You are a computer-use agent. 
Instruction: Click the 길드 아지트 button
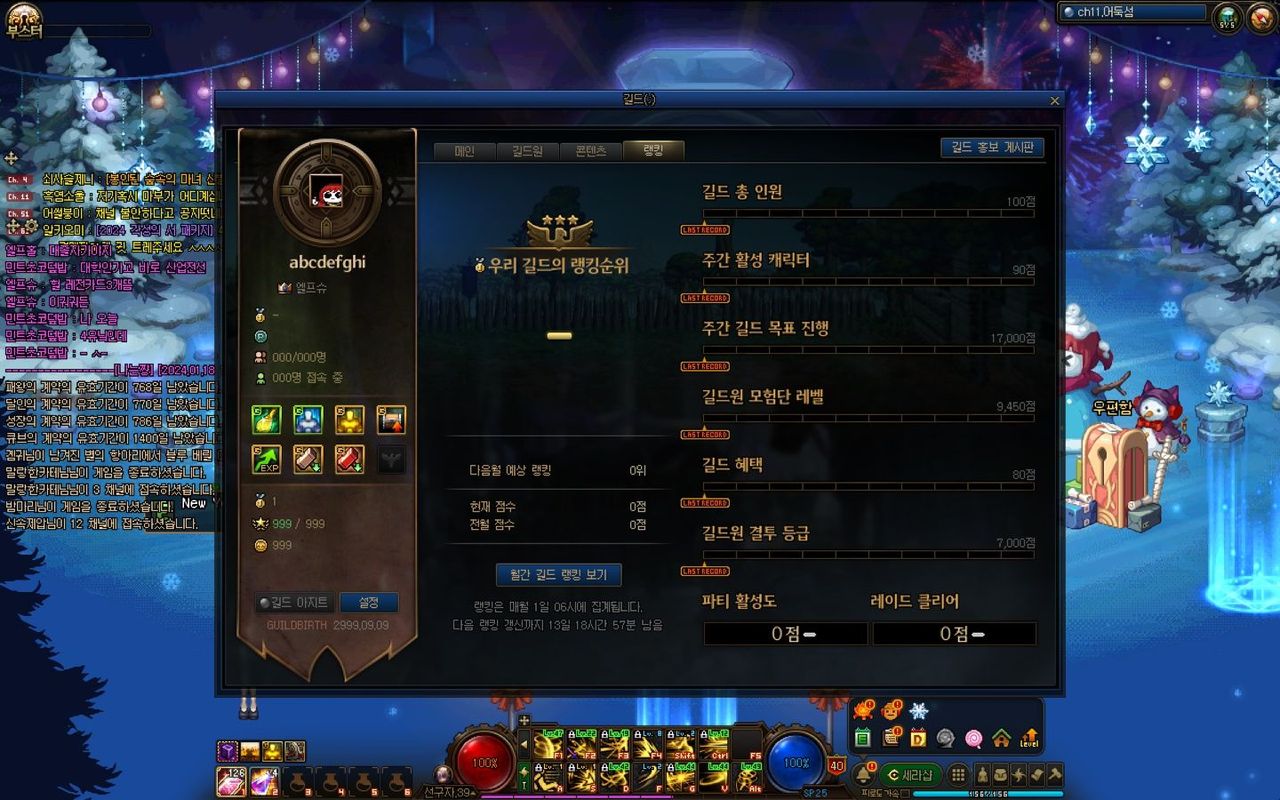(x=295, y=603)
